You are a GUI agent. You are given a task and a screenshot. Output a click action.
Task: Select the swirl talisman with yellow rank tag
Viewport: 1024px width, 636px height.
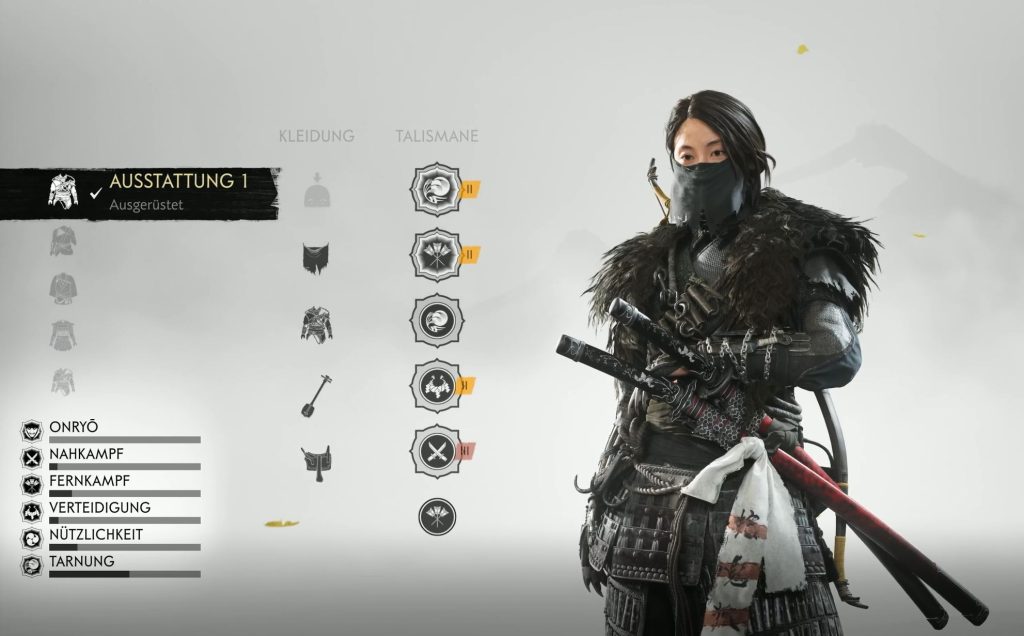(437, 189)
